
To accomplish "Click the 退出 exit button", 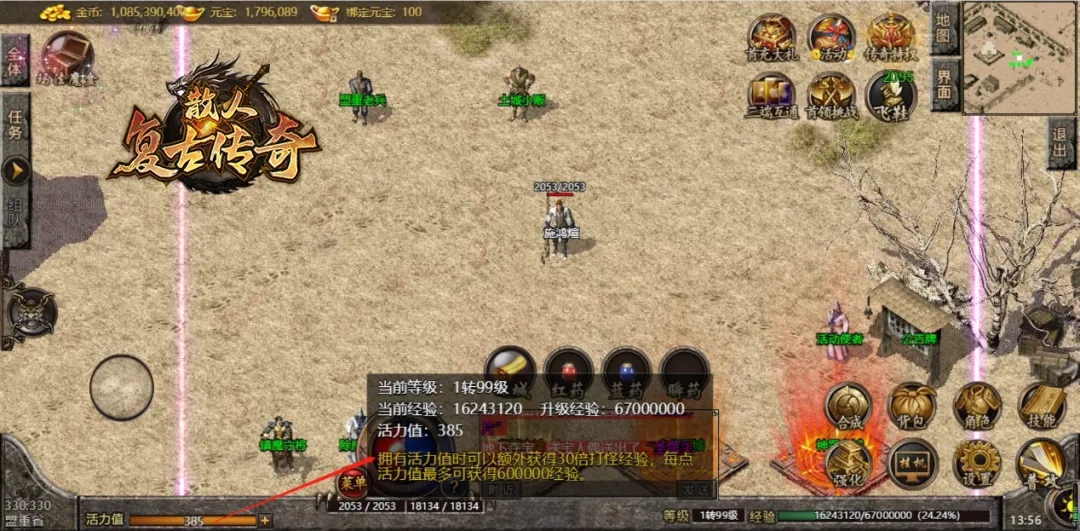I will click(1062, 143).
